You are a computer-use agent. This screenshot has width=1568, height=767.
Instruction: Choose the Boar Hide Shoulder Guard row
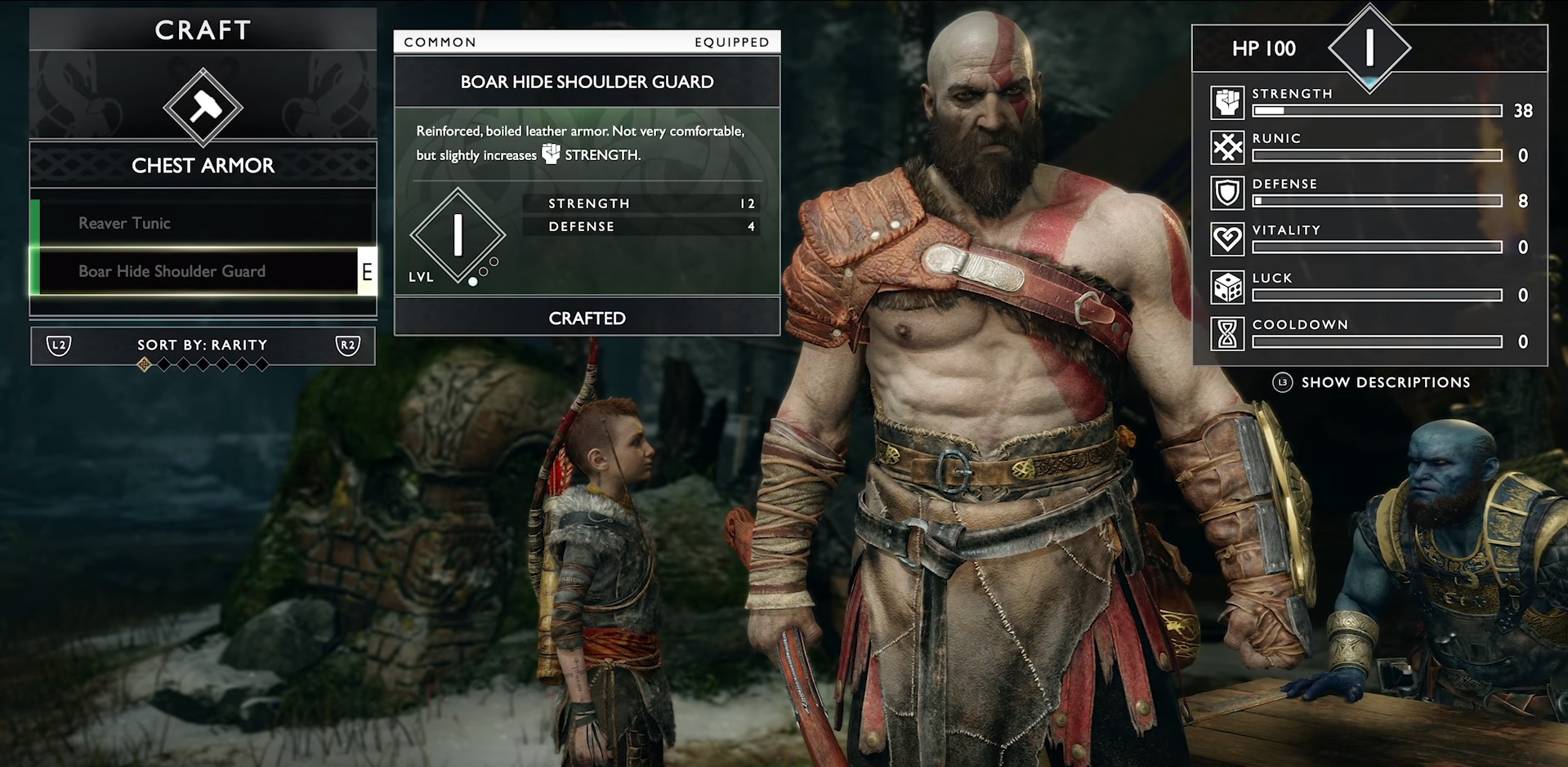click(198, 271)
